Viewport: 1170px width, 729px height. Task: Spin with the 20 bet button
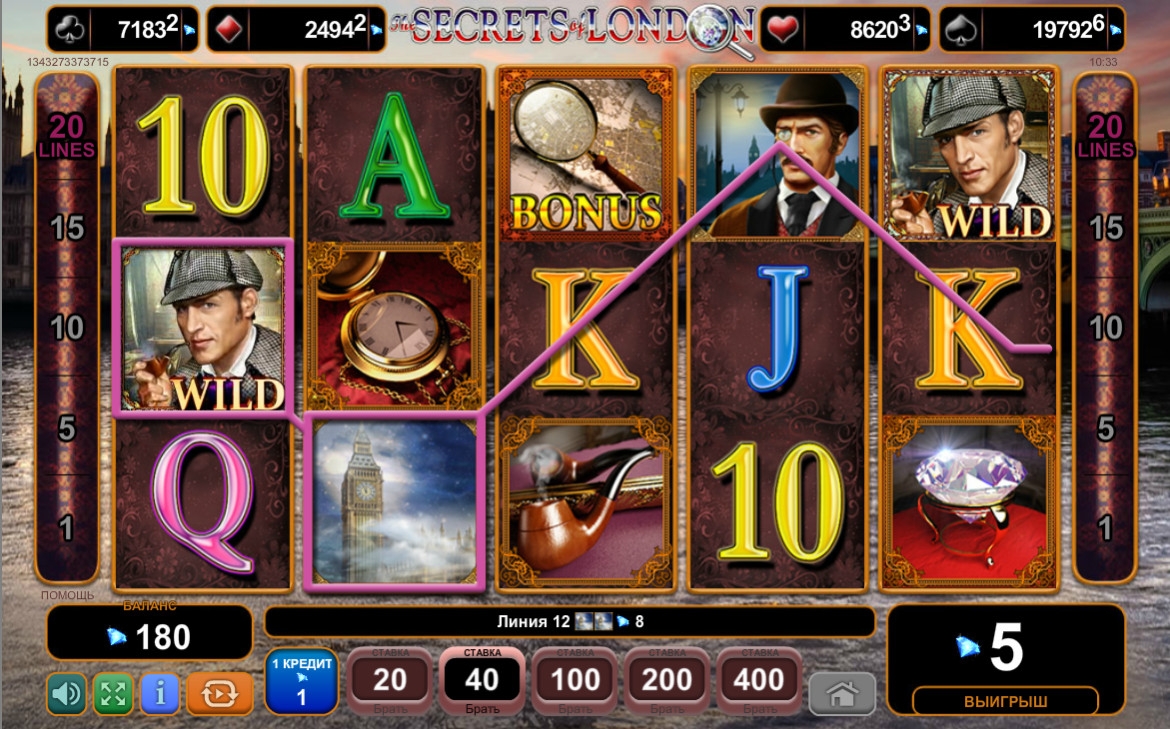tap(390, 681)
